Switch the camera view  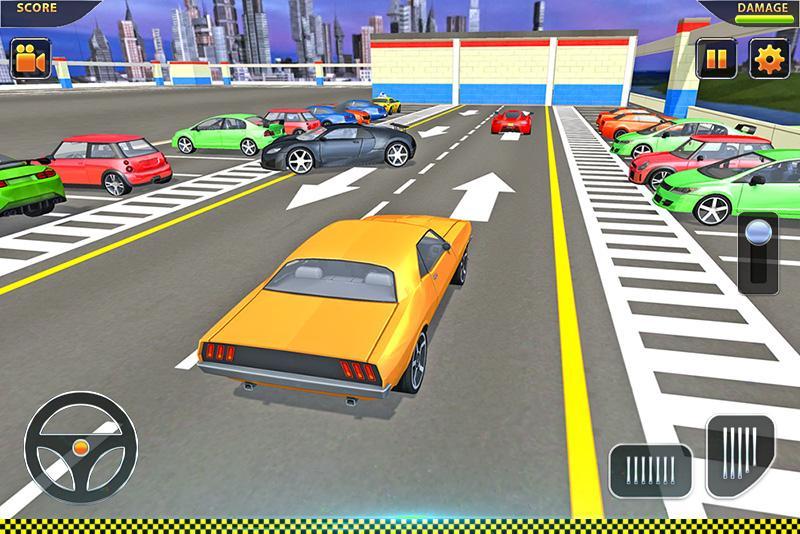click(30, 58)
